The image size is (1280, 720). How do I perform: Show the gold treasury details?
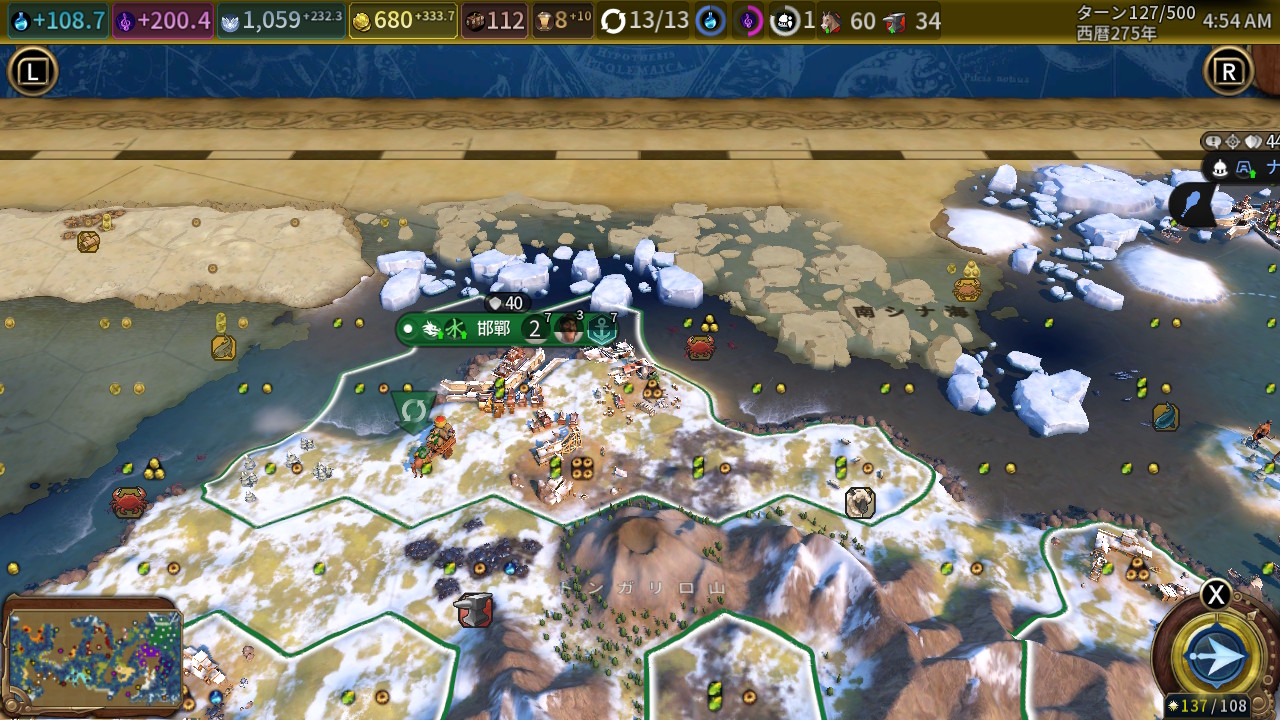(403, 20)
